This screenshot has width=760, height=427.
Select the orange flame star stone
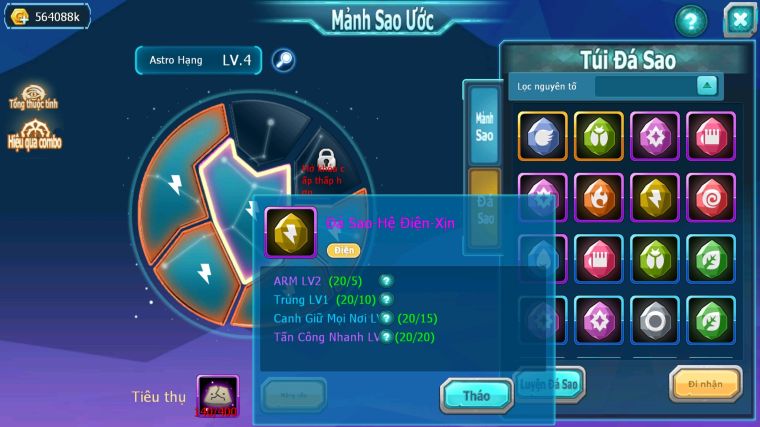tap(599, 198)
